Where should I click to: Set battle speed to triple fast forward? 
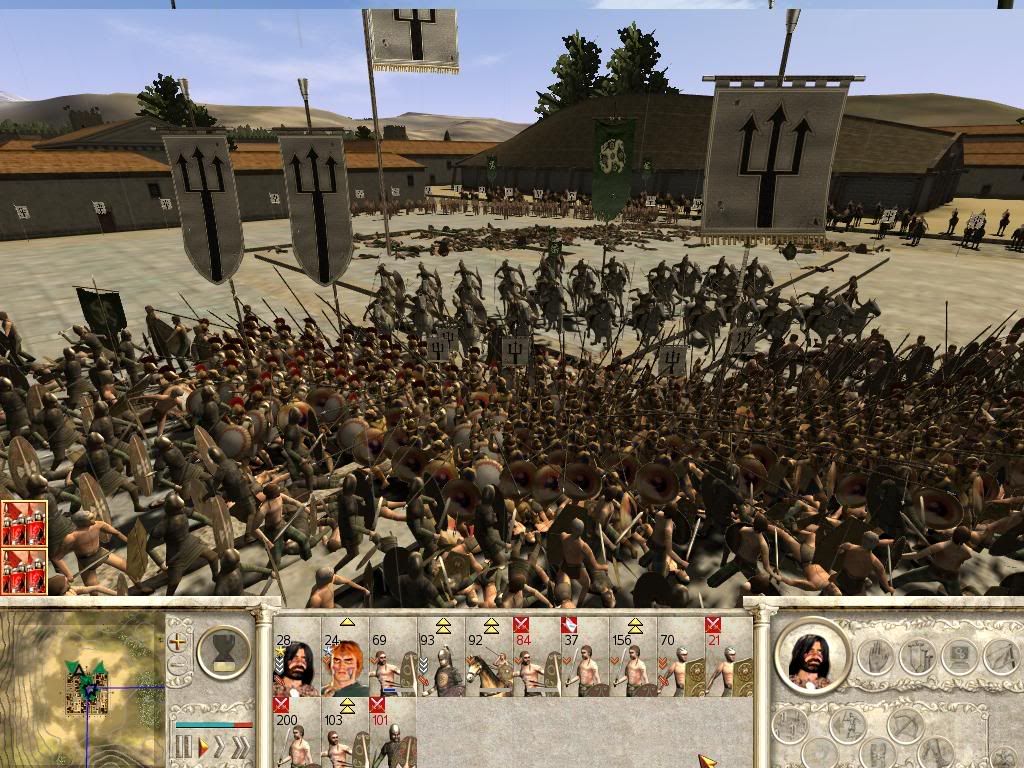(x=241, y=746)
